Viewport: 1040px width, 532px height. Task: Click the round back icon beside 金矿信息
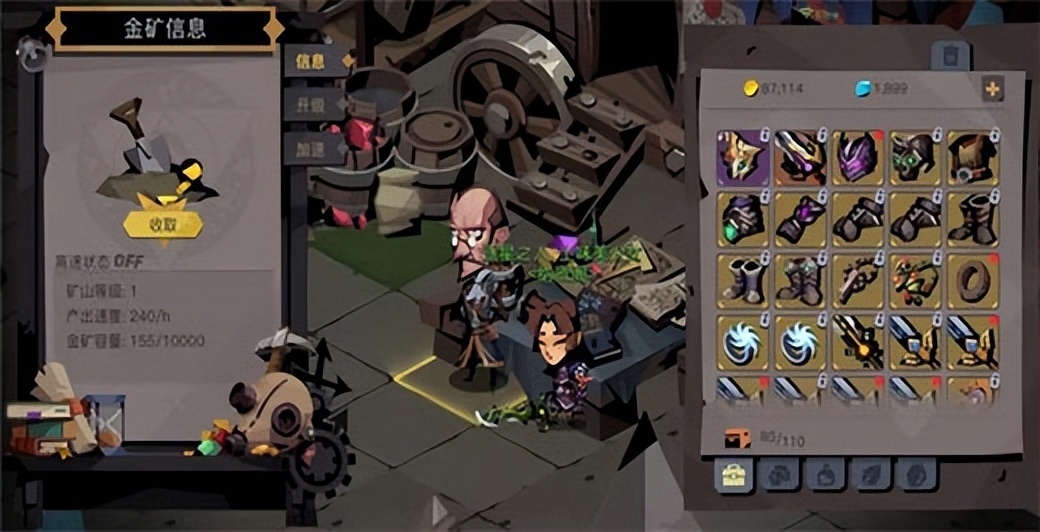(33, 56)
